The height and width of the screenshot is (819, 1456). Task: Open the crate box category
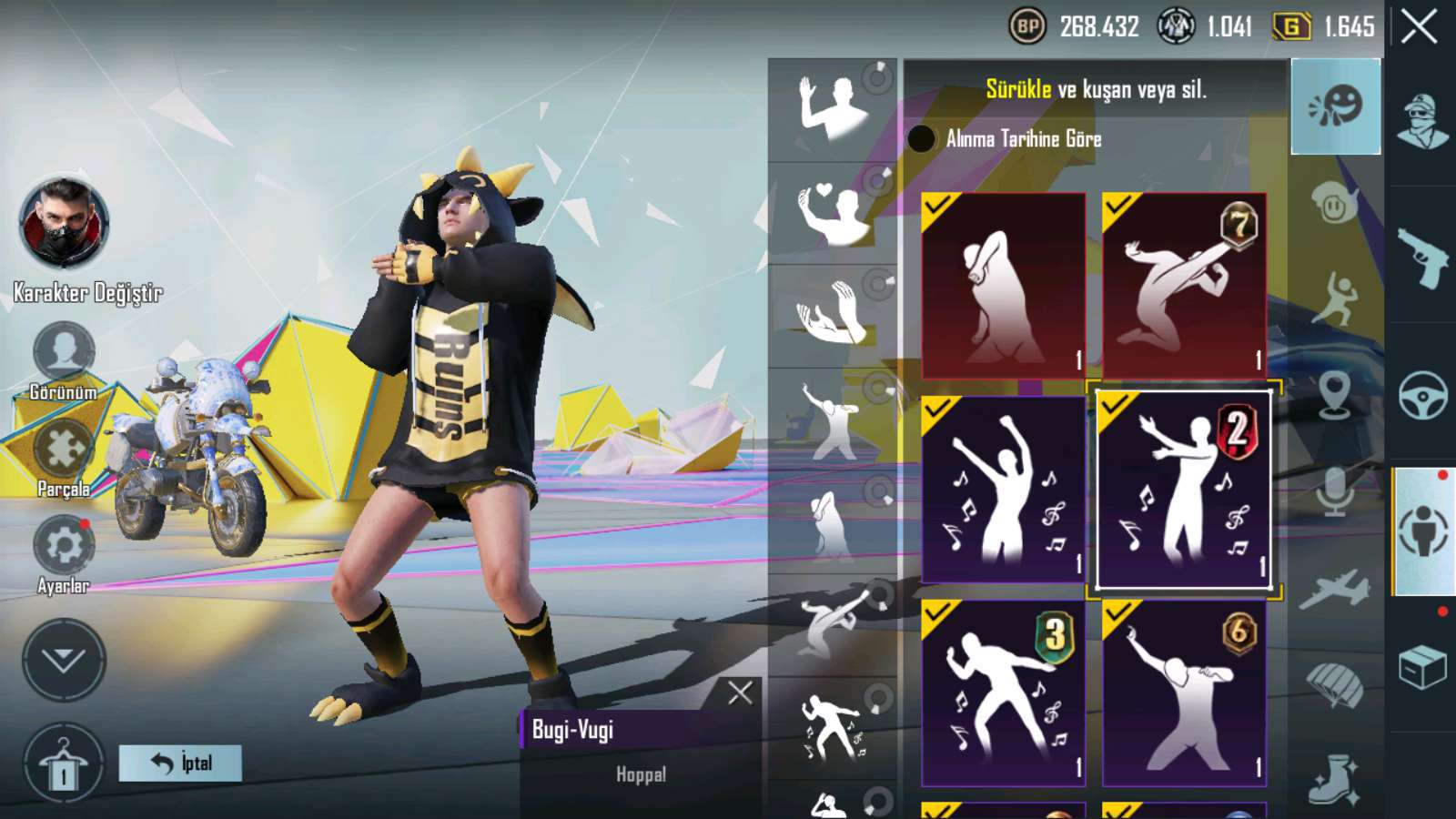(x=1422, y=667)
